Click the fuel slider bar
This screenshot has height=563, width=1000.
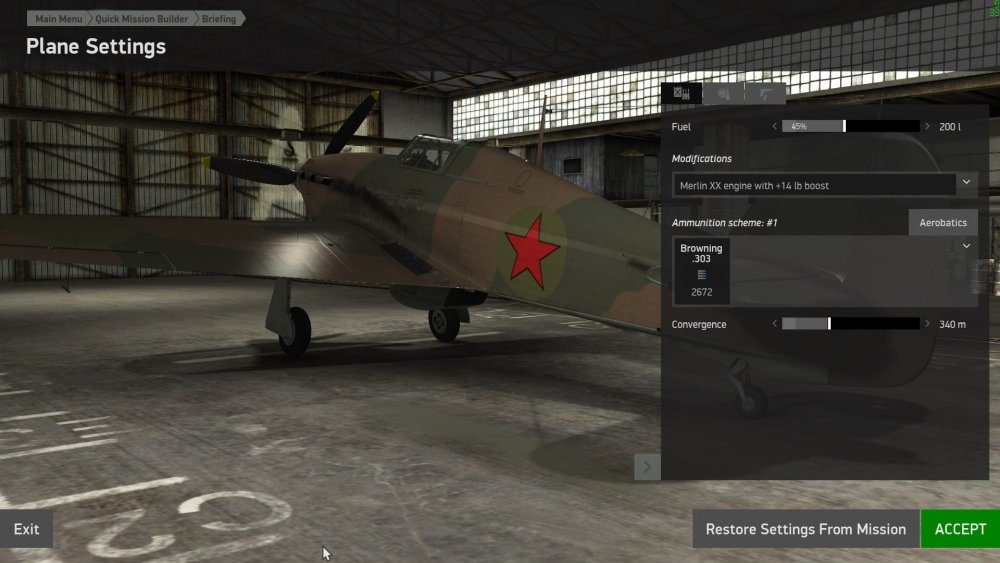[x=851, y=127]
